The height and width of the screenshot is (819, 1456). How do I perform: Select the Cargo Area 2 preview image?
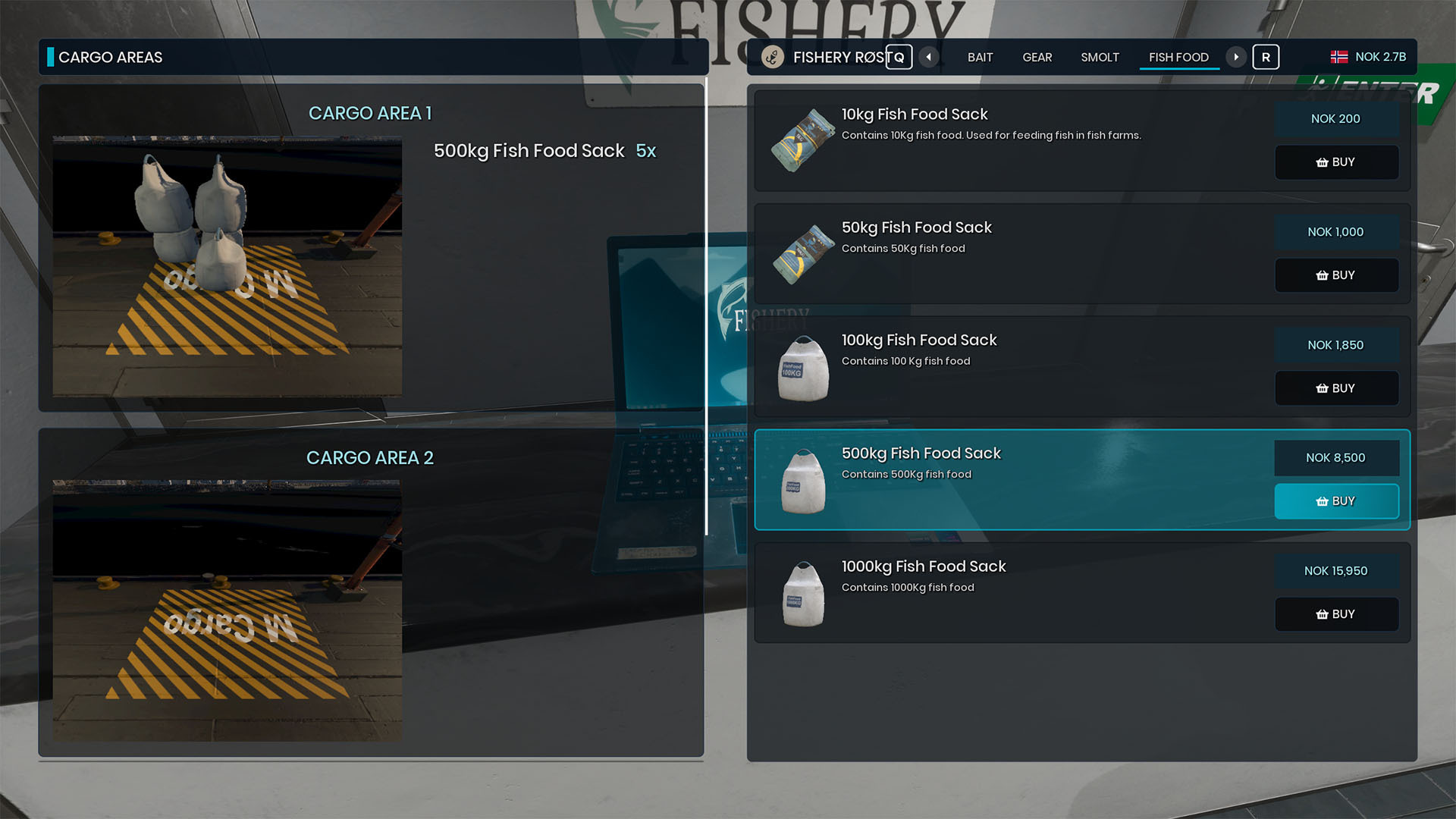[x=227, y=610]
